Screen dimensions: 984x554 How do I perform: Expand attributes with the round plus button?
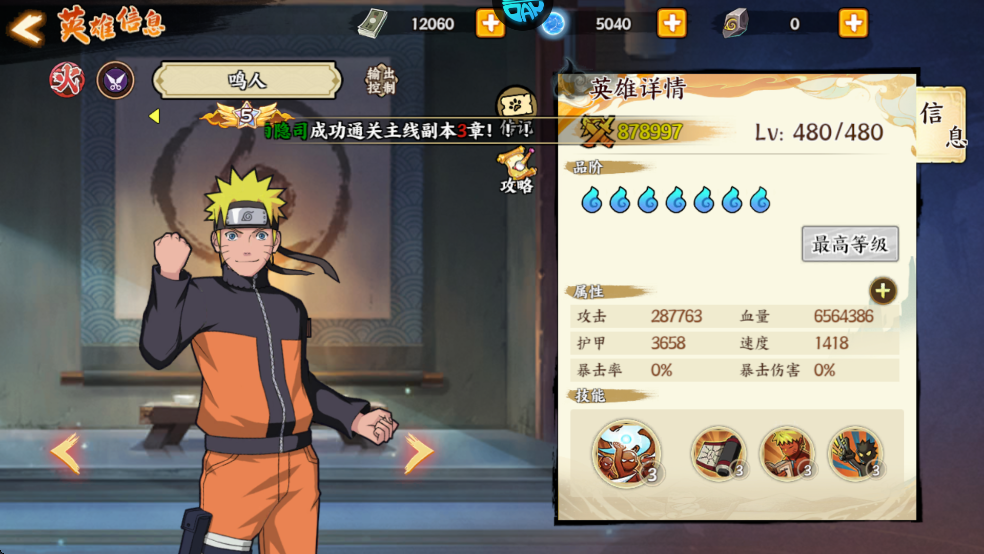pyautogui.click(x=882, y=291)
